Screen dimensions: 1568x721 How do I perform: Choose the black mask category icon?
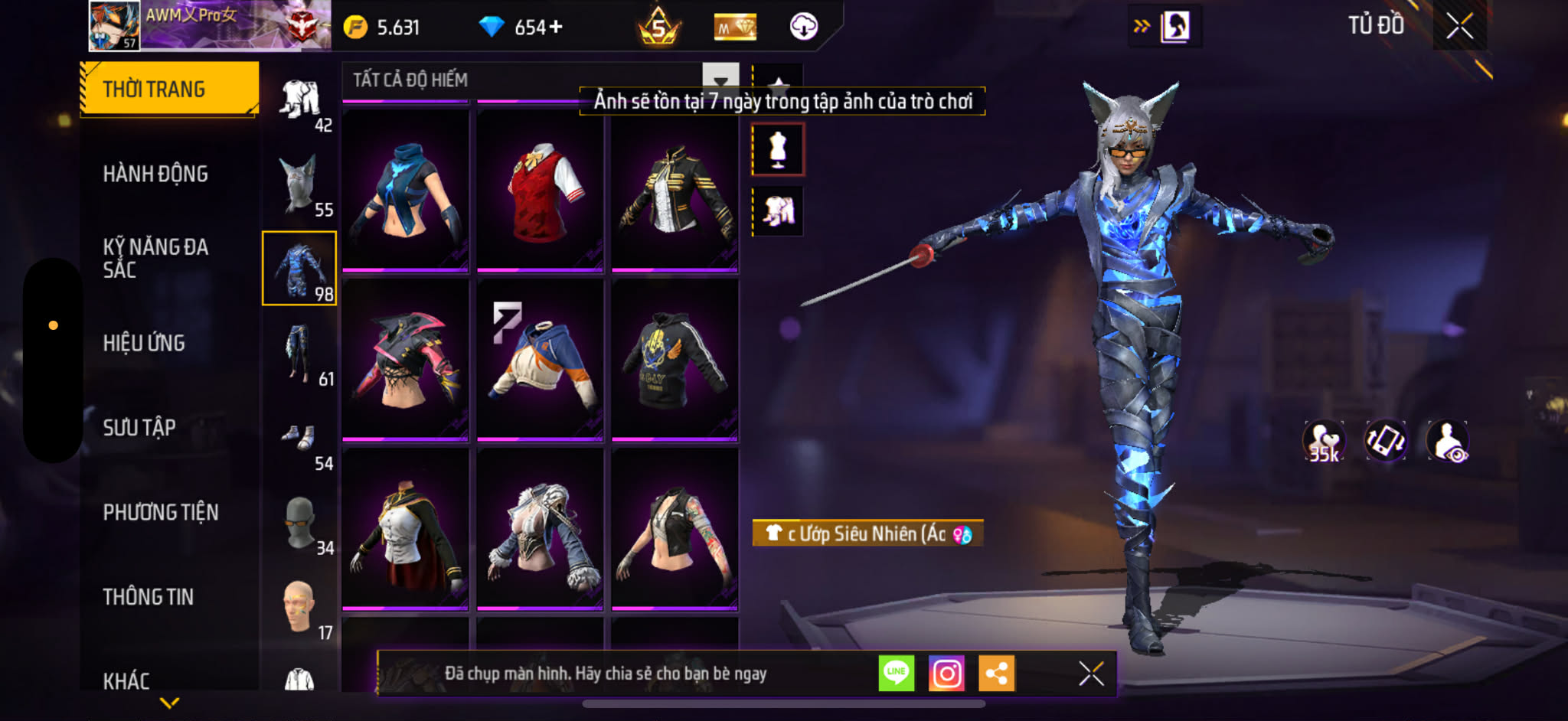[299, 523]
